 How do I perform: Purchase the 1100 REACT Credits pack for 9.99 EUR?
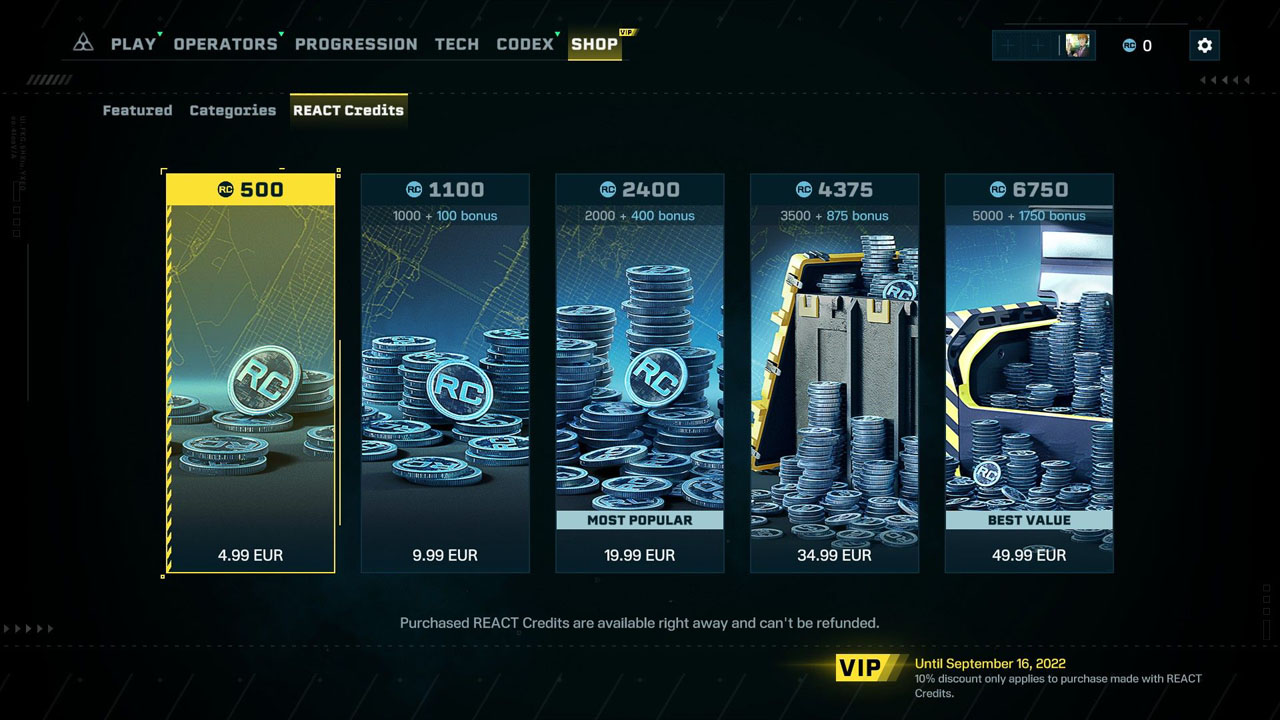445,370
